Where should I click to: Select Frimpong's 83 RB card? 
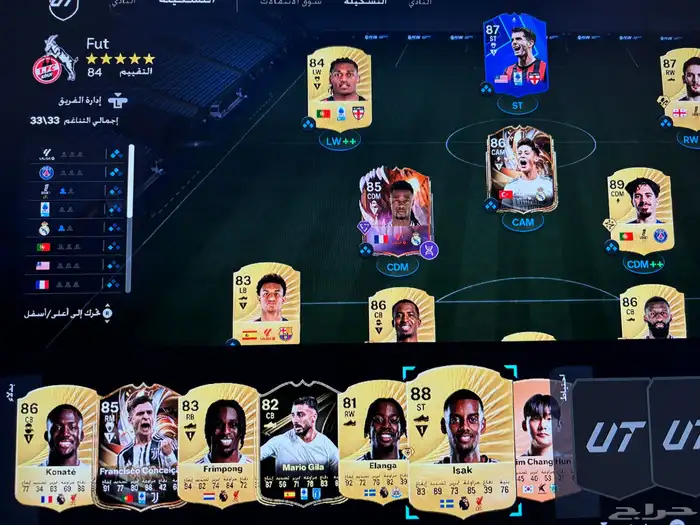217,447
